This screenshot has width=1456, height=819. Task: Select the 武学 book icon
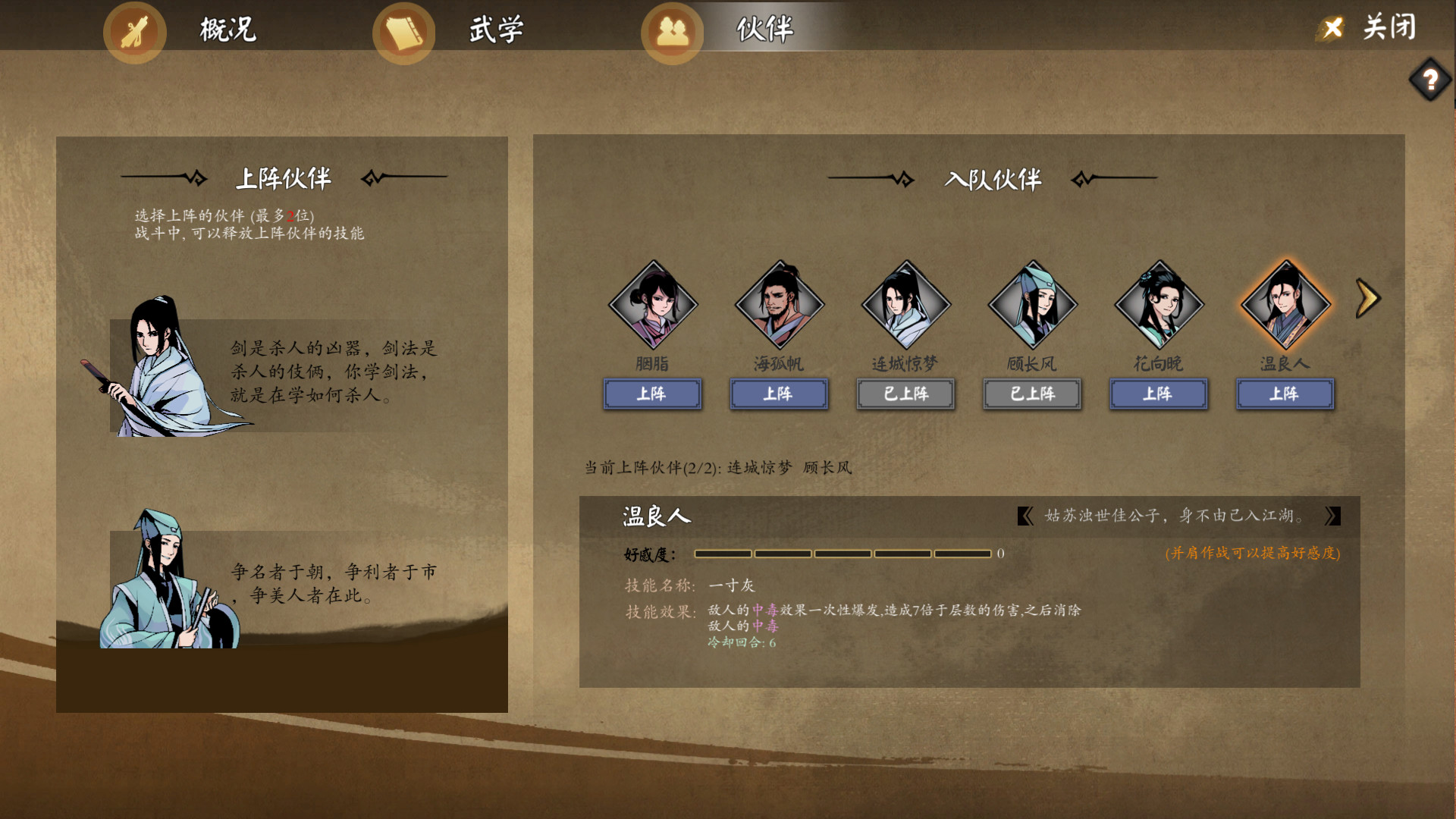coord(403,32)
